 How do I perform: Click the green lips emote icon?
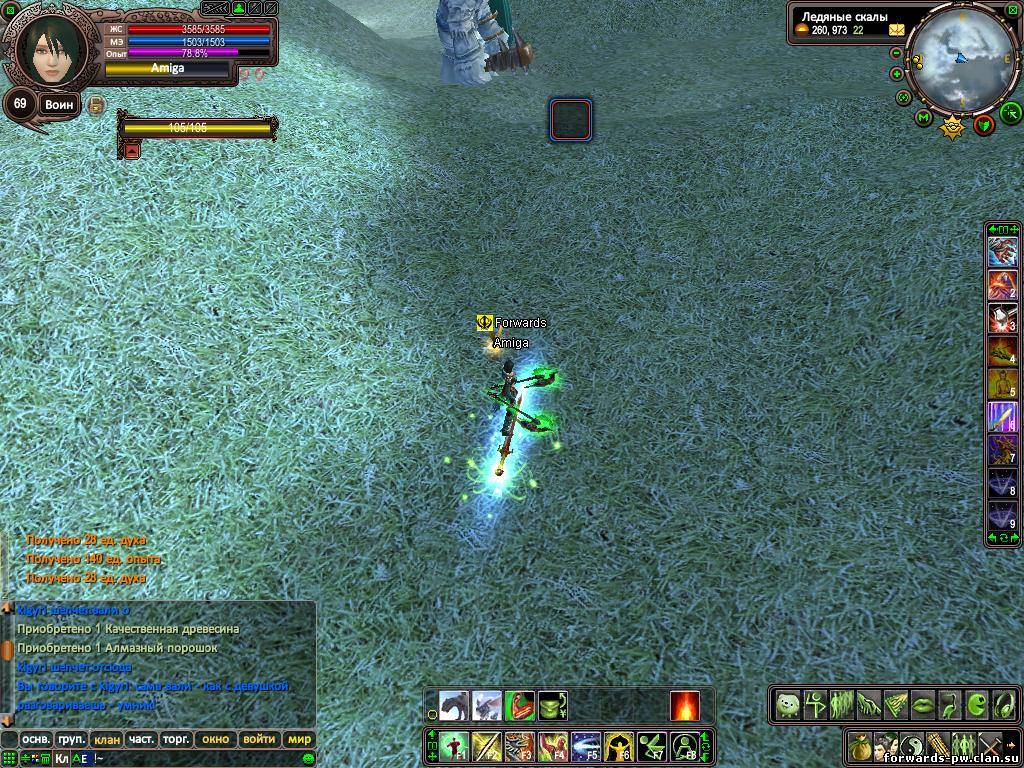pos(922,704)
